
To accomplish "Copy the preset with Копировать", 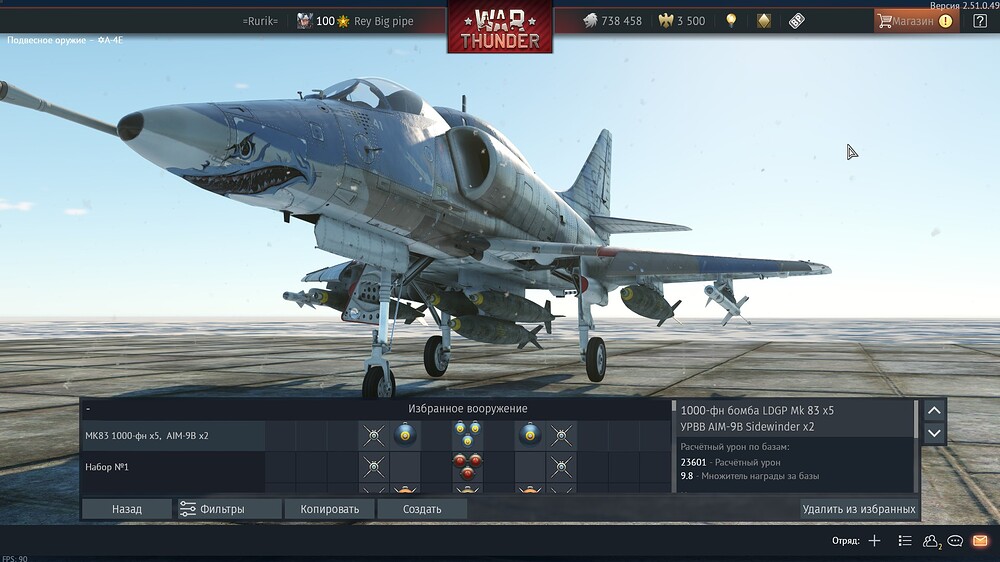I will click(x=329, y=509).
